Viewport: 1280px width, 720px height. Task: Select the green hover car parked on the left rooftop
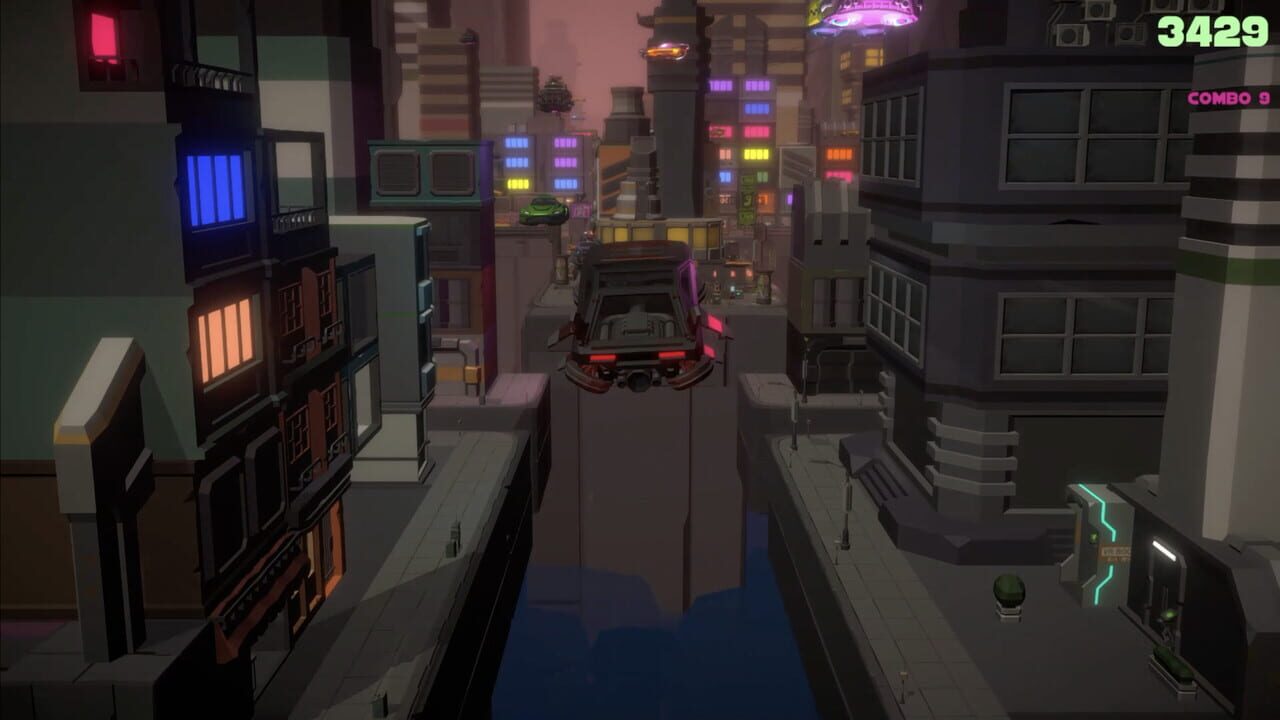[x=545, y=211]
